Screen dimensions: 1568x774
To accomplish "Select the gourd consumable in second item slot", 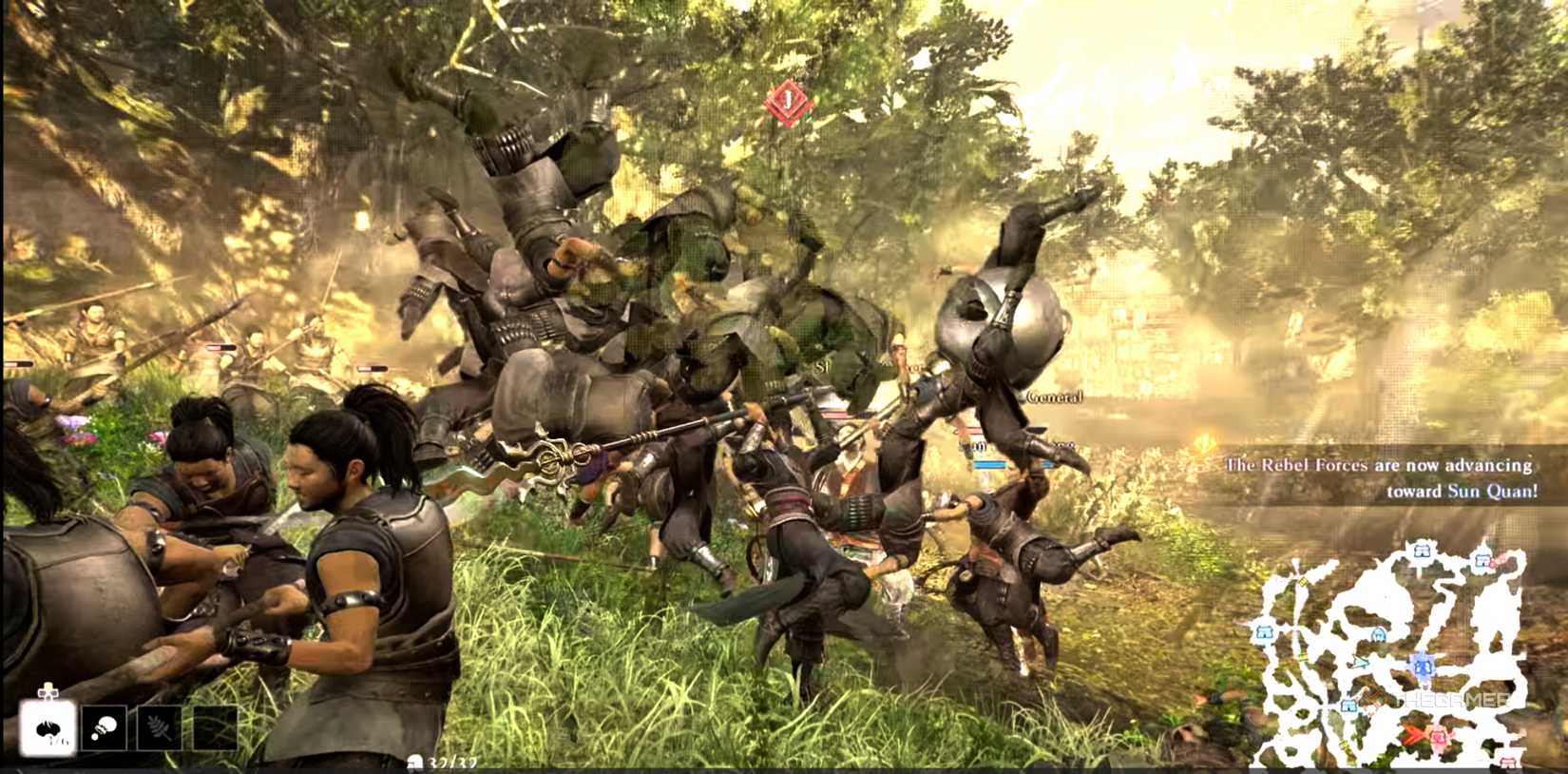I will click(105, 726).
